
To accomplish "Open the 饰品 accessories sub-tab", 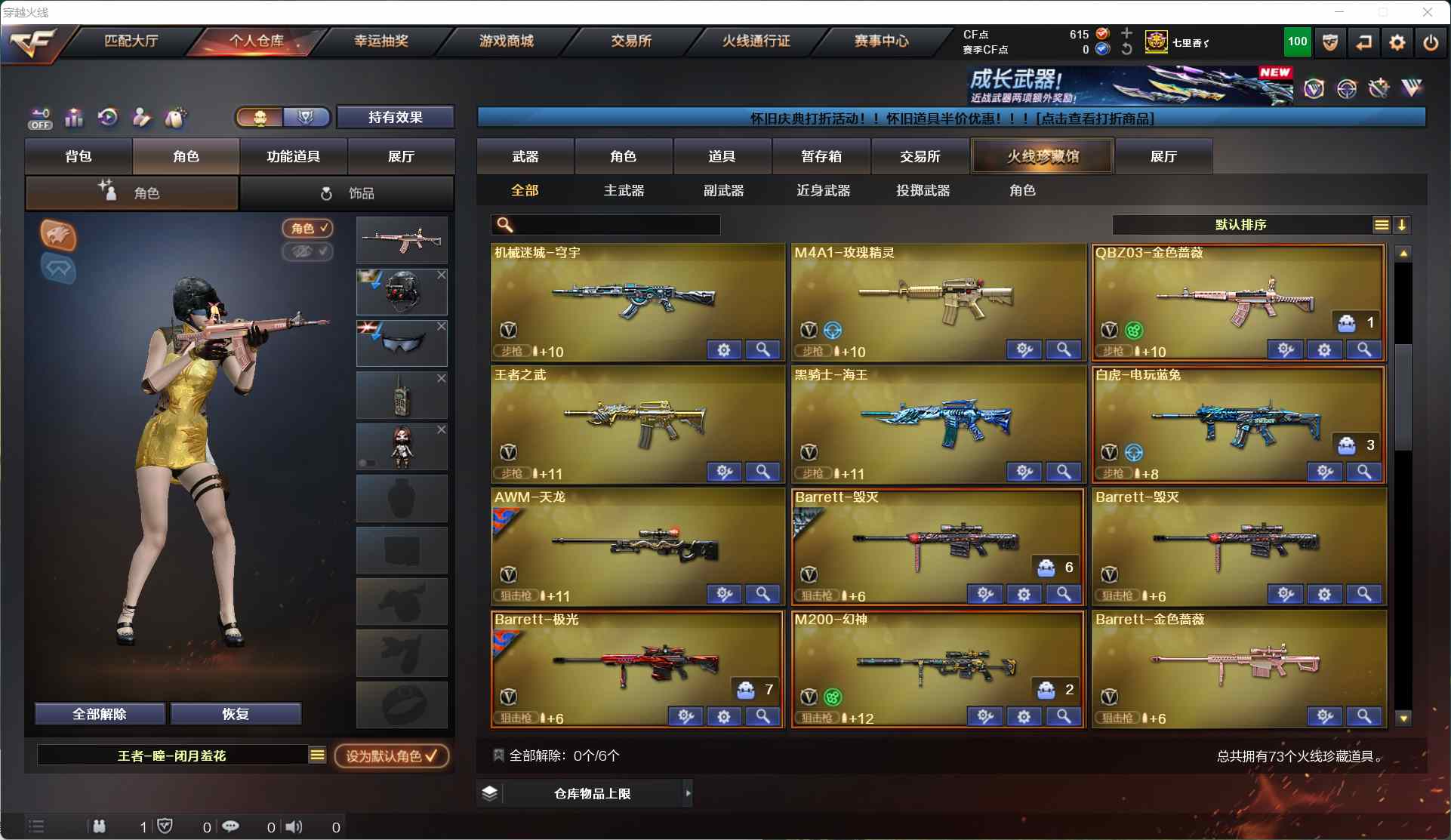I will [347, 193].
